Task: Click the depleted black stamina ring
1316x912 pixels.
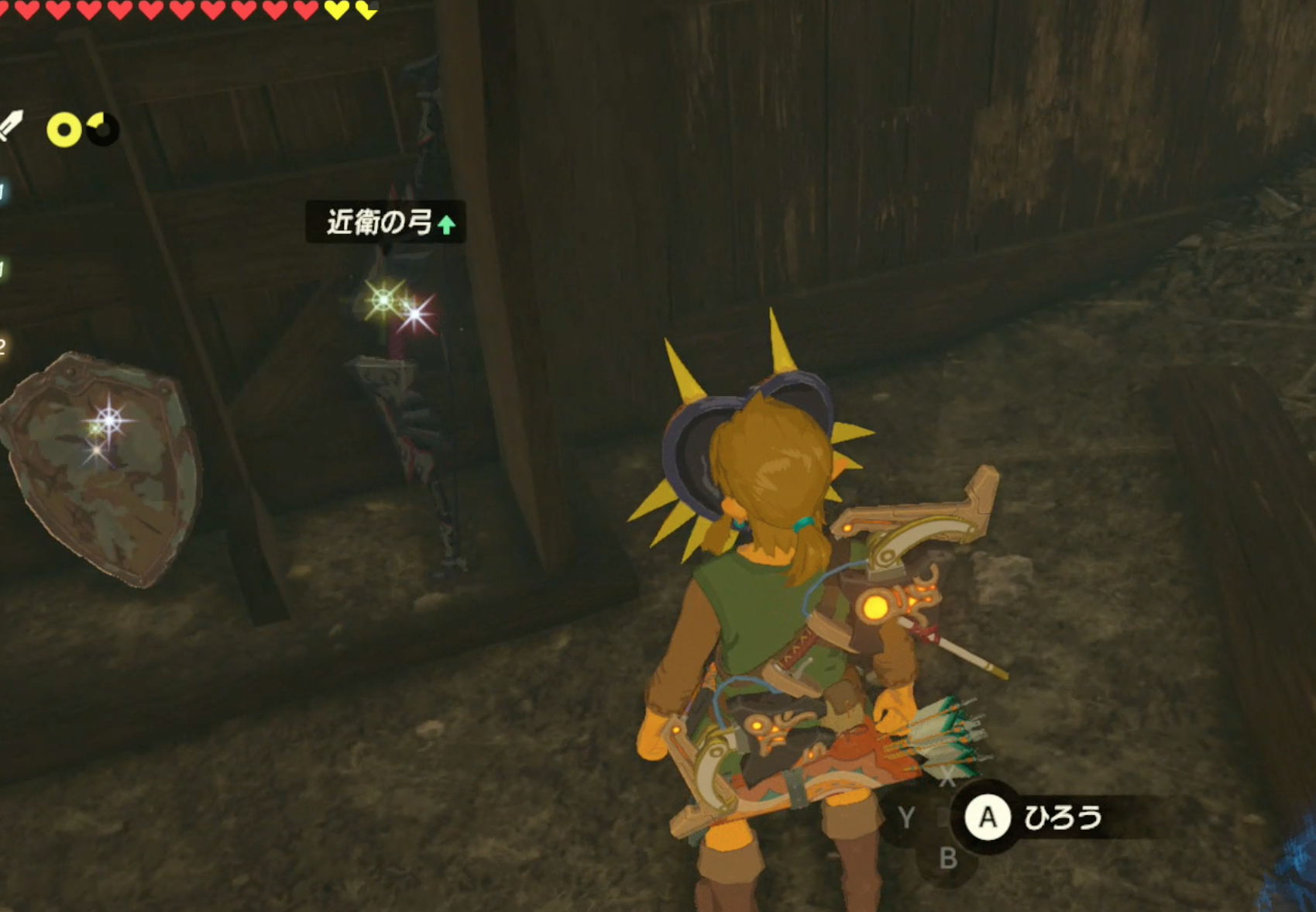Action: pos(102,129)
